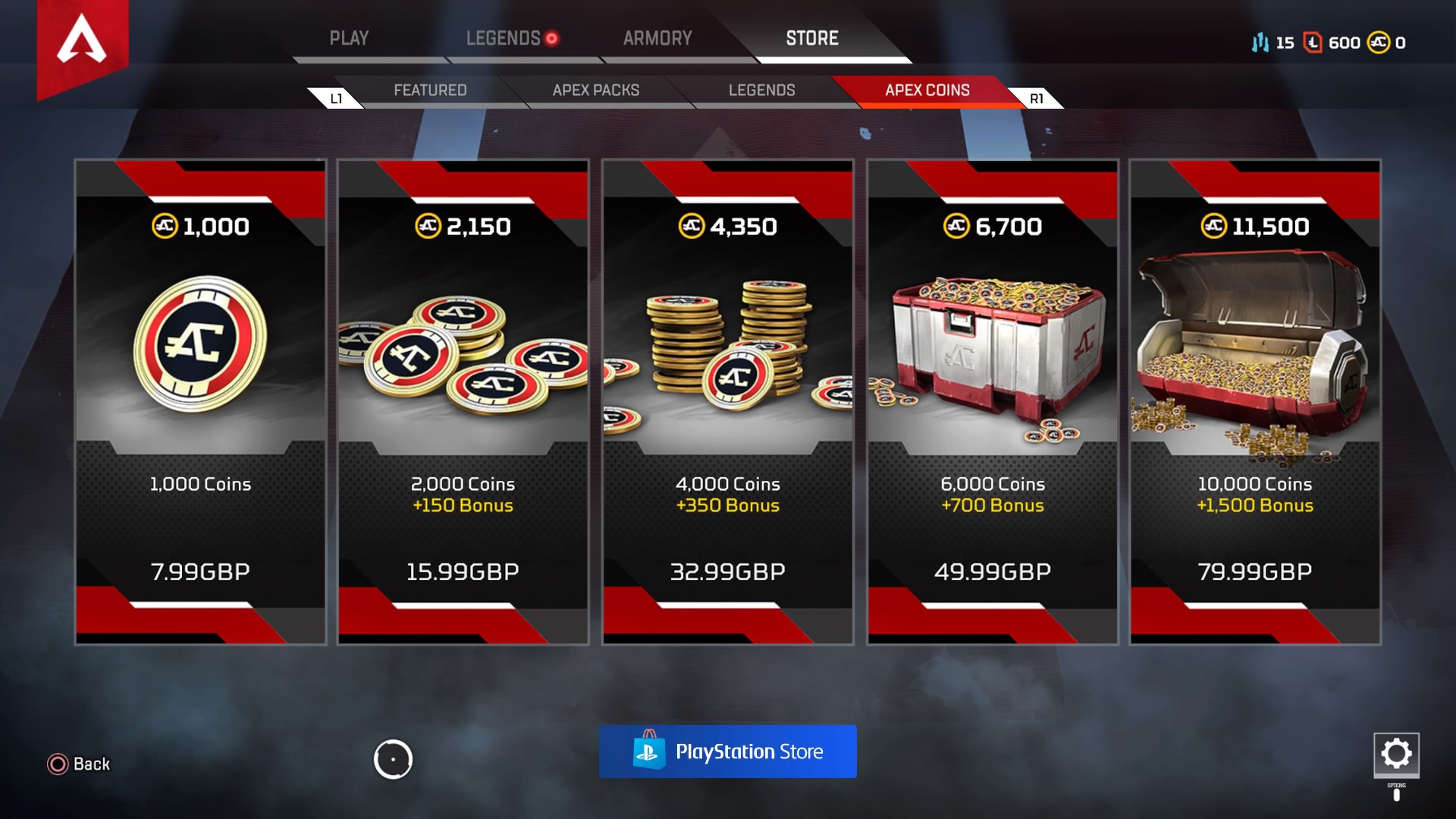The image size is (1456, 819).
Task: Open the Apex Packs store section
Action: [596, 90]
